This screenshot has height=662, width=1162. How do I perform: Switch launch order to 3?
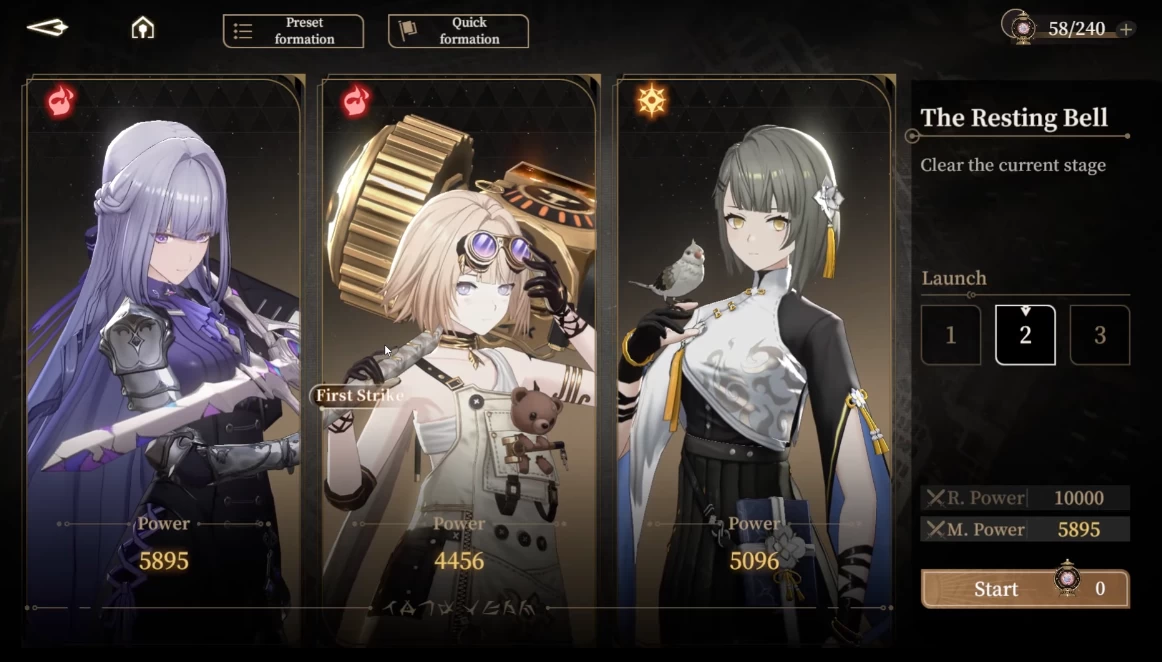[1100, 335]
